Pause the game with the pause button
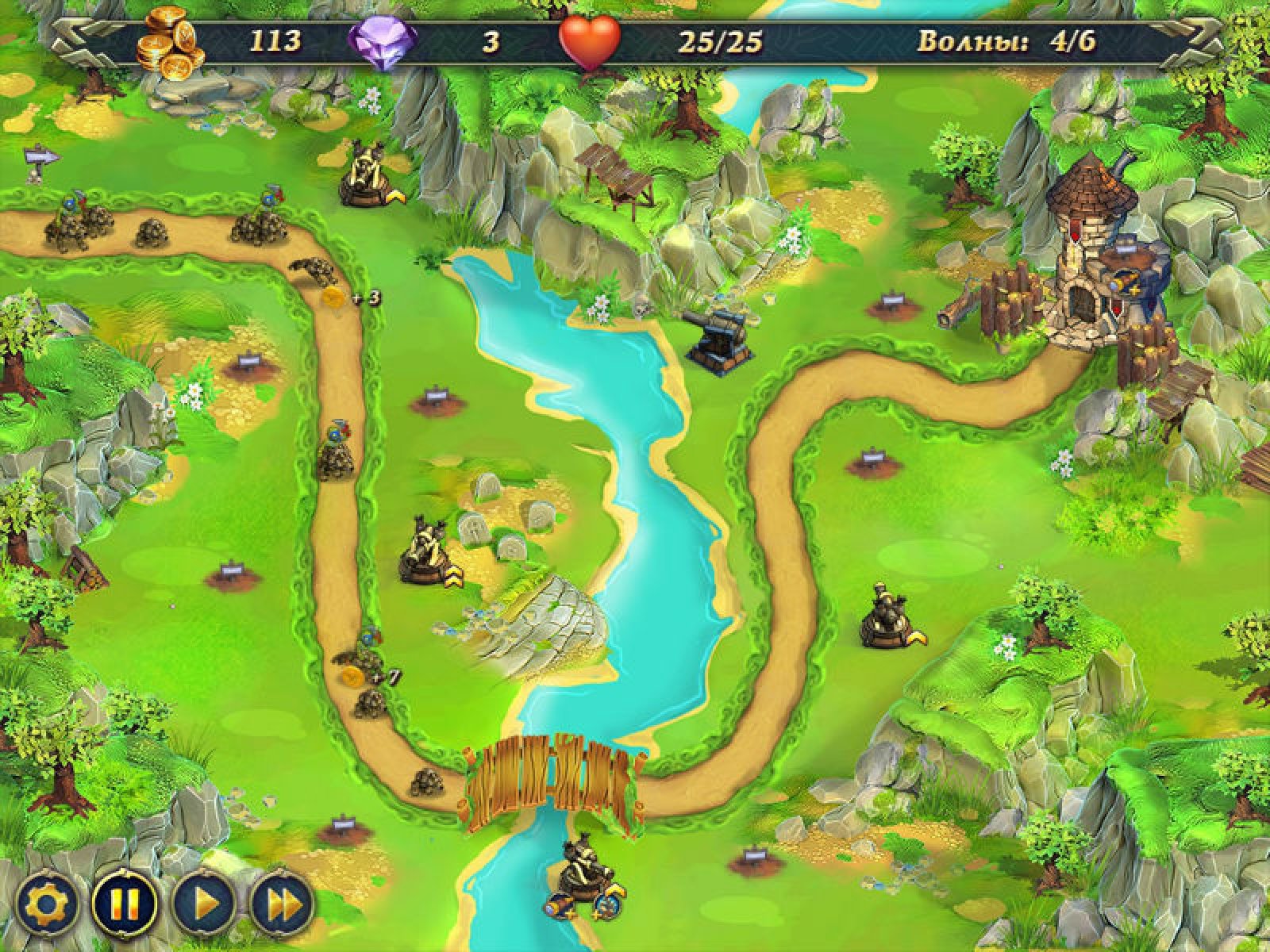1270x952 pixels. [x=125, y=904]
